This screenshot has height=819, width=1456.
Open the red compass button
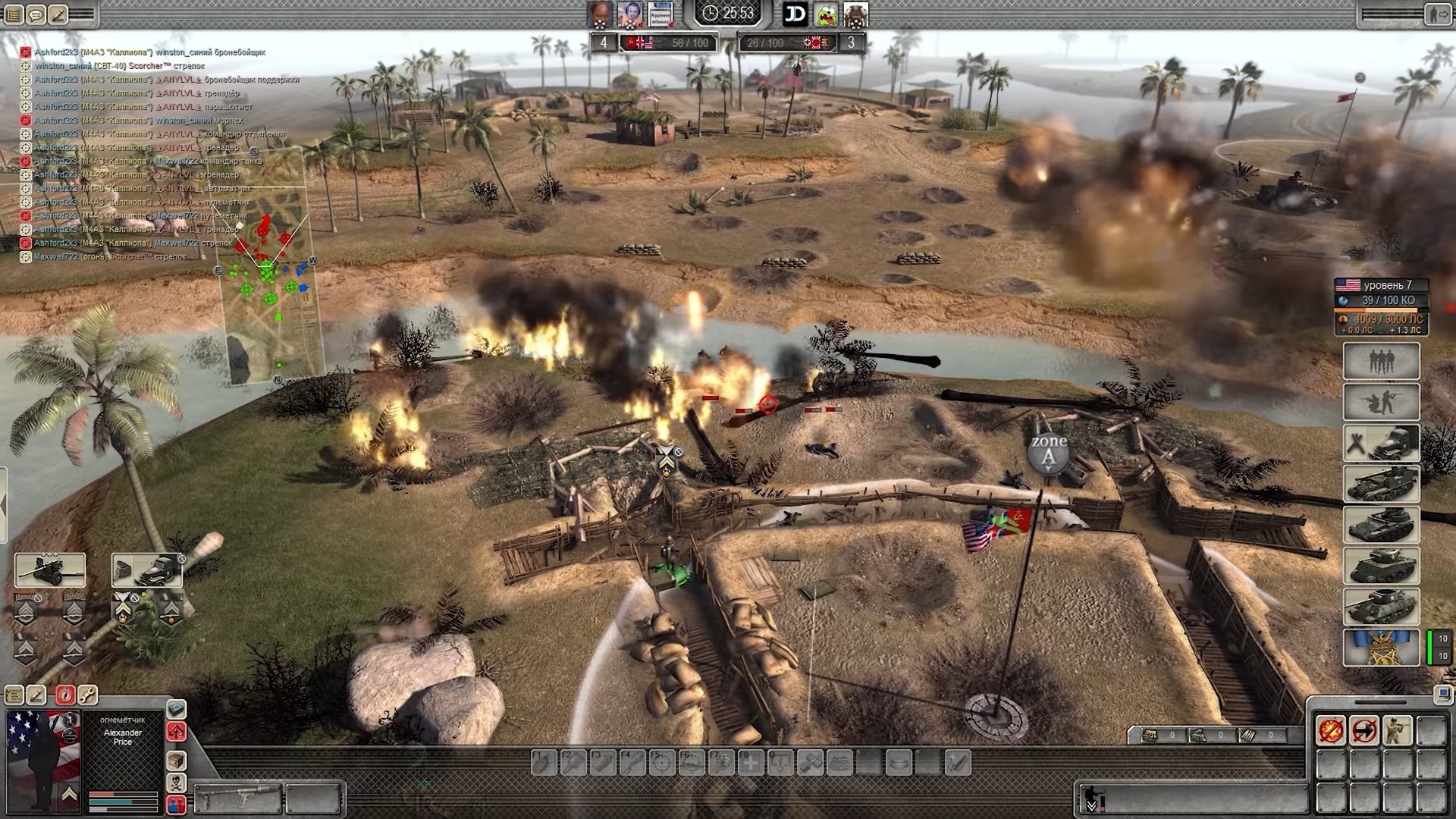(x=65, y=695)
